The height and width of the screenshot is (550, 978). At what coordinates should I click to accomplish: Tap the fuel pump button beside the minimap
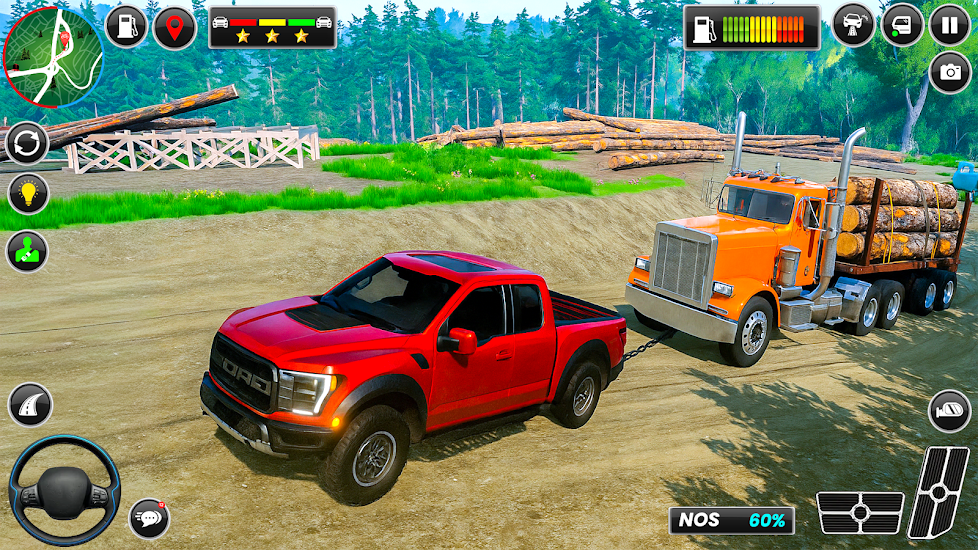126,27
